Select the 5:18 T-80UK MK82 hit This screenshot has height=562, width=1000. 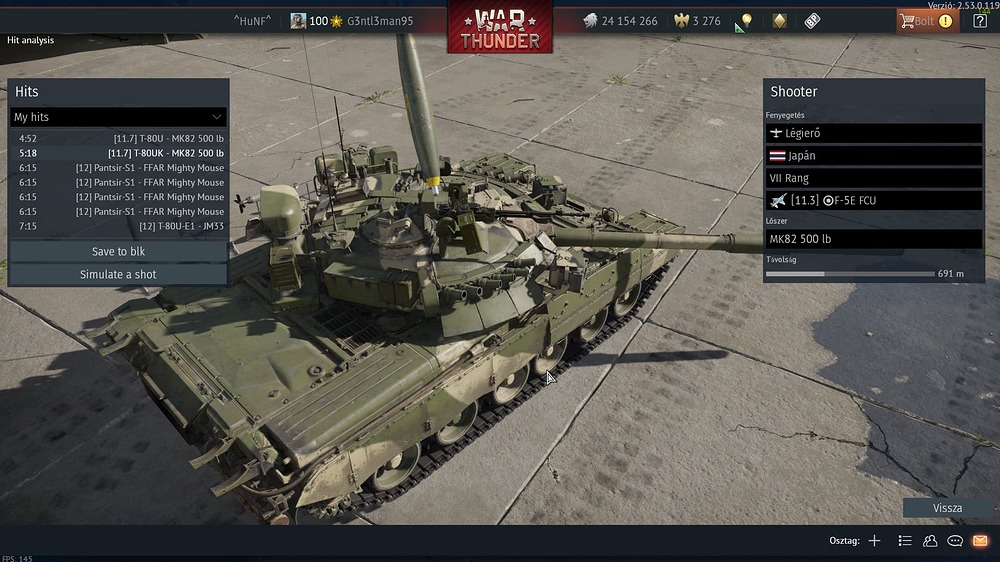tap(120, 153)
